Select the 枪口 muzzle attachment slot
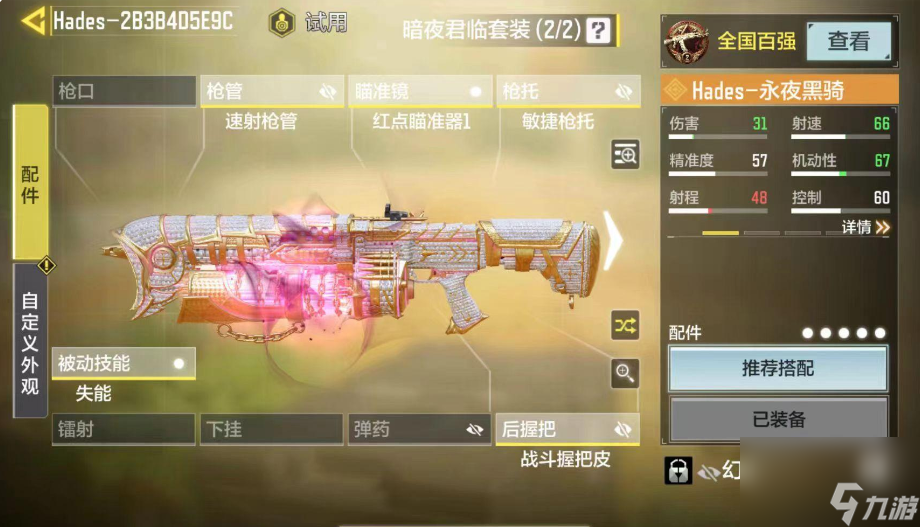 pyautogui.click(x=124, y=92)
